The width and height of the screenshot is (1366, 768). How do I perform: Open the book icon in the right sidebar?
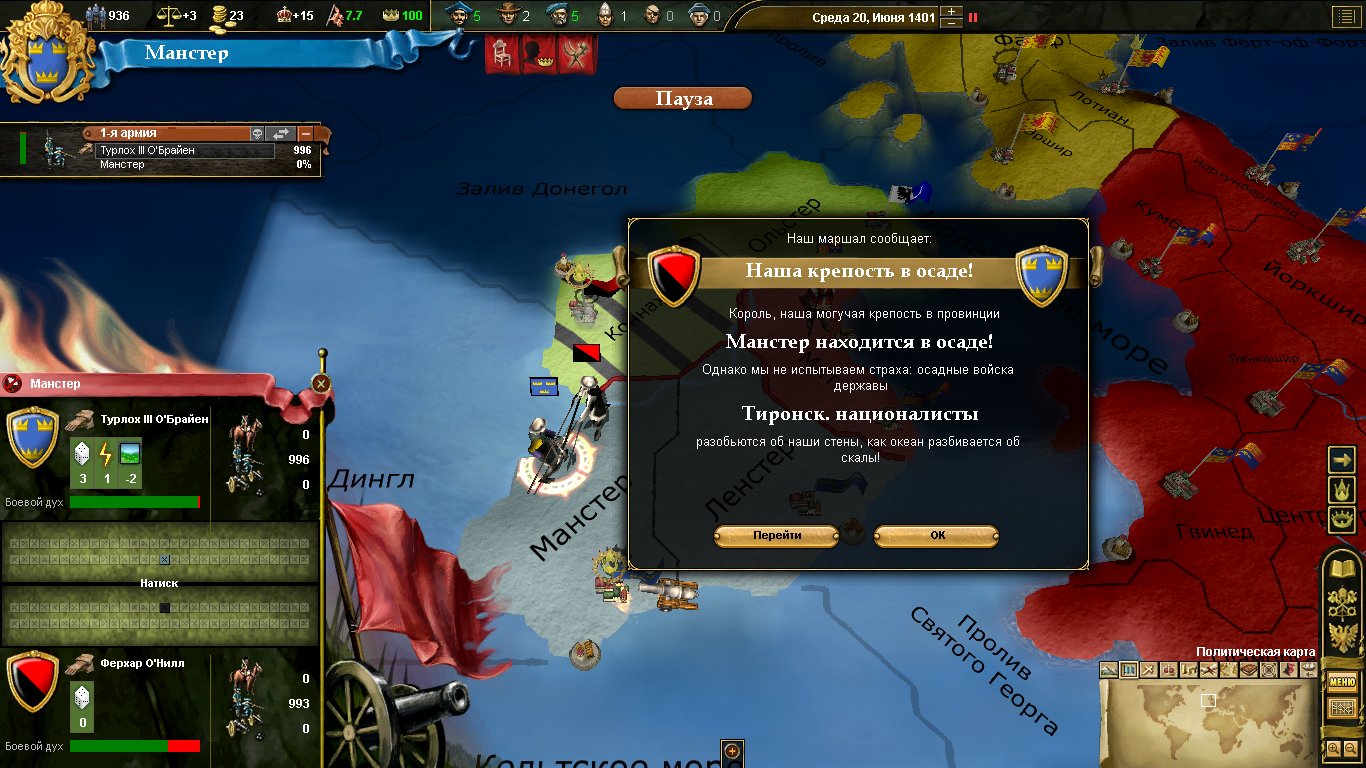1340,571
